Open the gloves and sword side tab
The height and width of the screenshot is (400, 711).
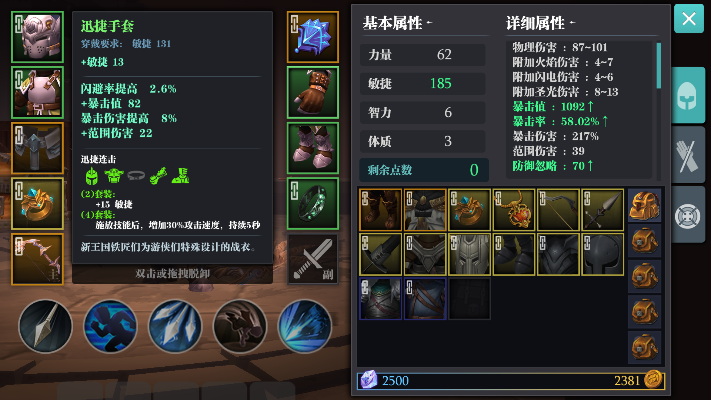coord(688,155)
